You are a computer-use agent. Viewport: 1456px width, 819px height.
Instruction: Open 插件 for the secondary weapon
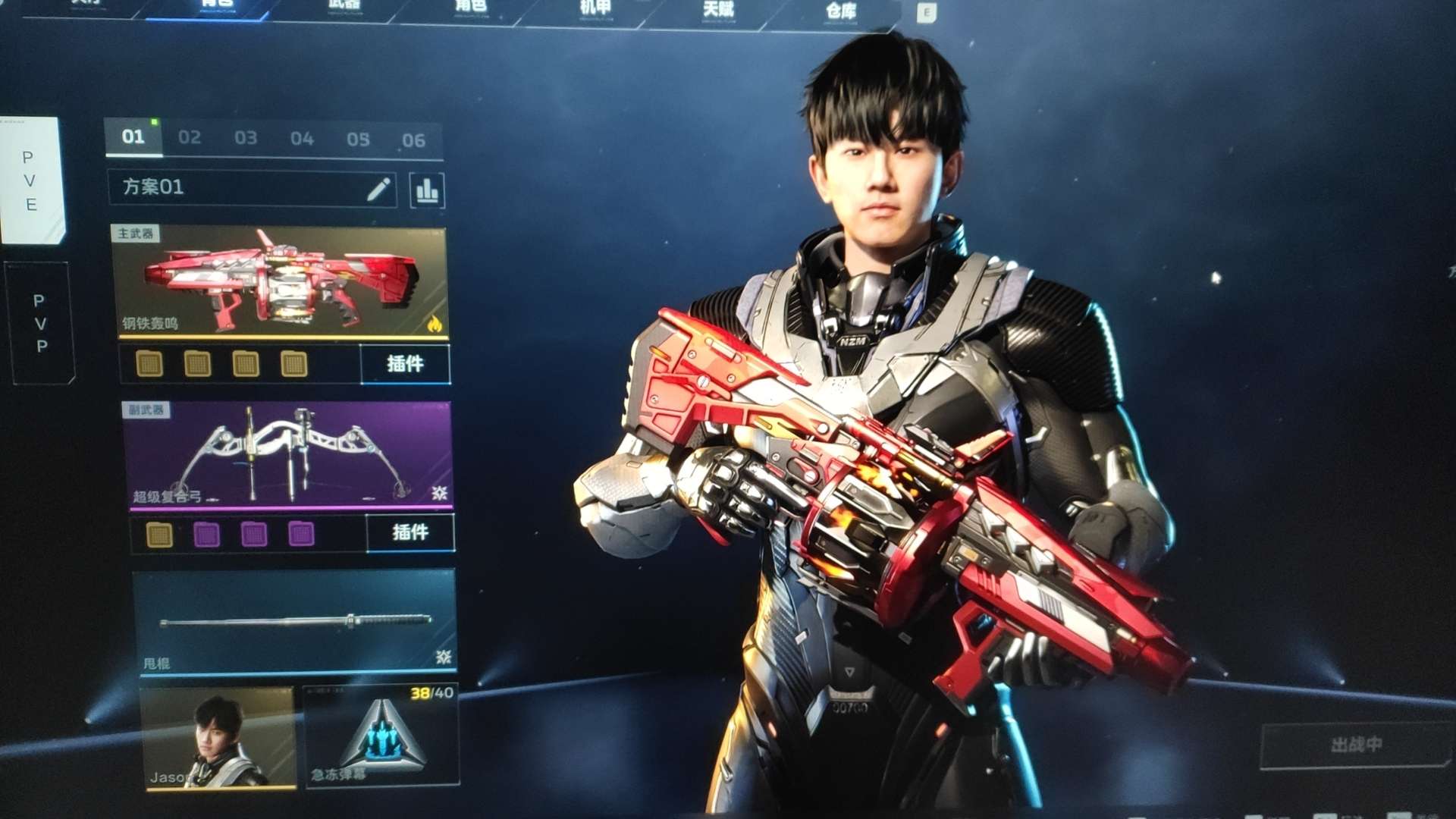pyautogui.click(x=410, y=532)
